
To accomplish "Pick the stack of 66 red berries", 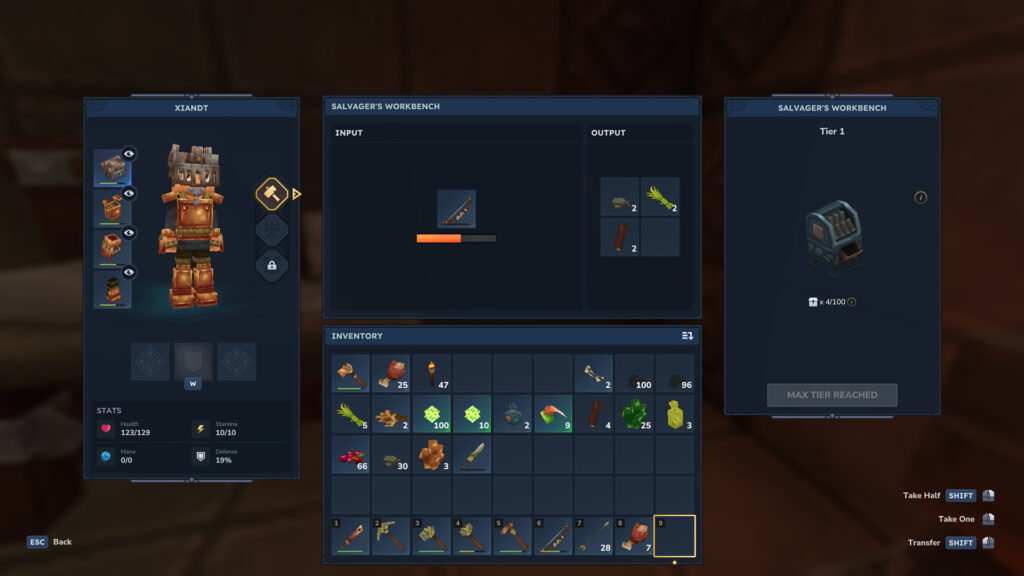I will tap(351, 455).
